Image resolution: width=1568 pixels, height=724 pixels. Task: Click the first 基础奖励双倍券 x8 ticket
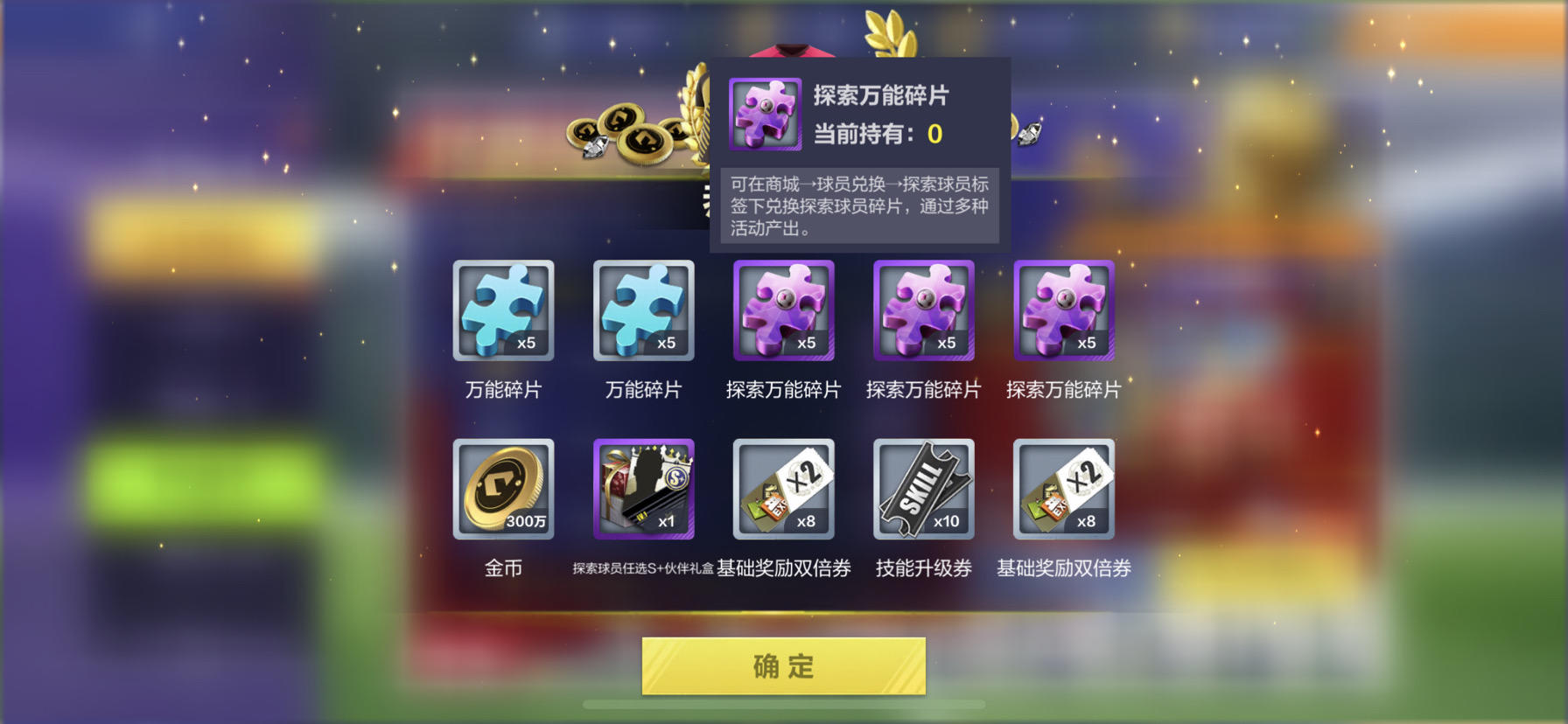point(784,490)
